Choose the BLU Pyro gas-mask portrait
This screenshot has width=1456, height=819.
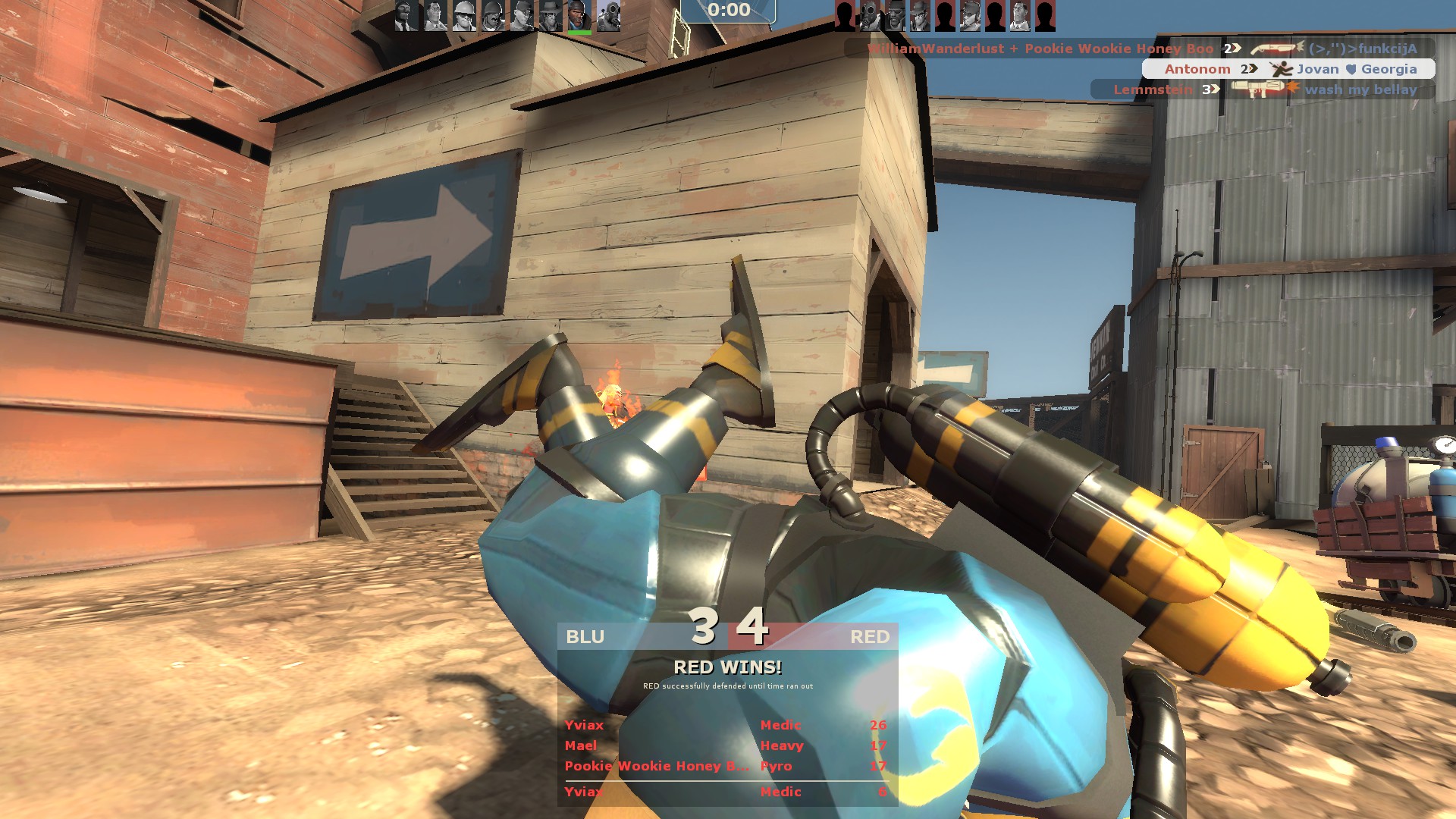608,15
